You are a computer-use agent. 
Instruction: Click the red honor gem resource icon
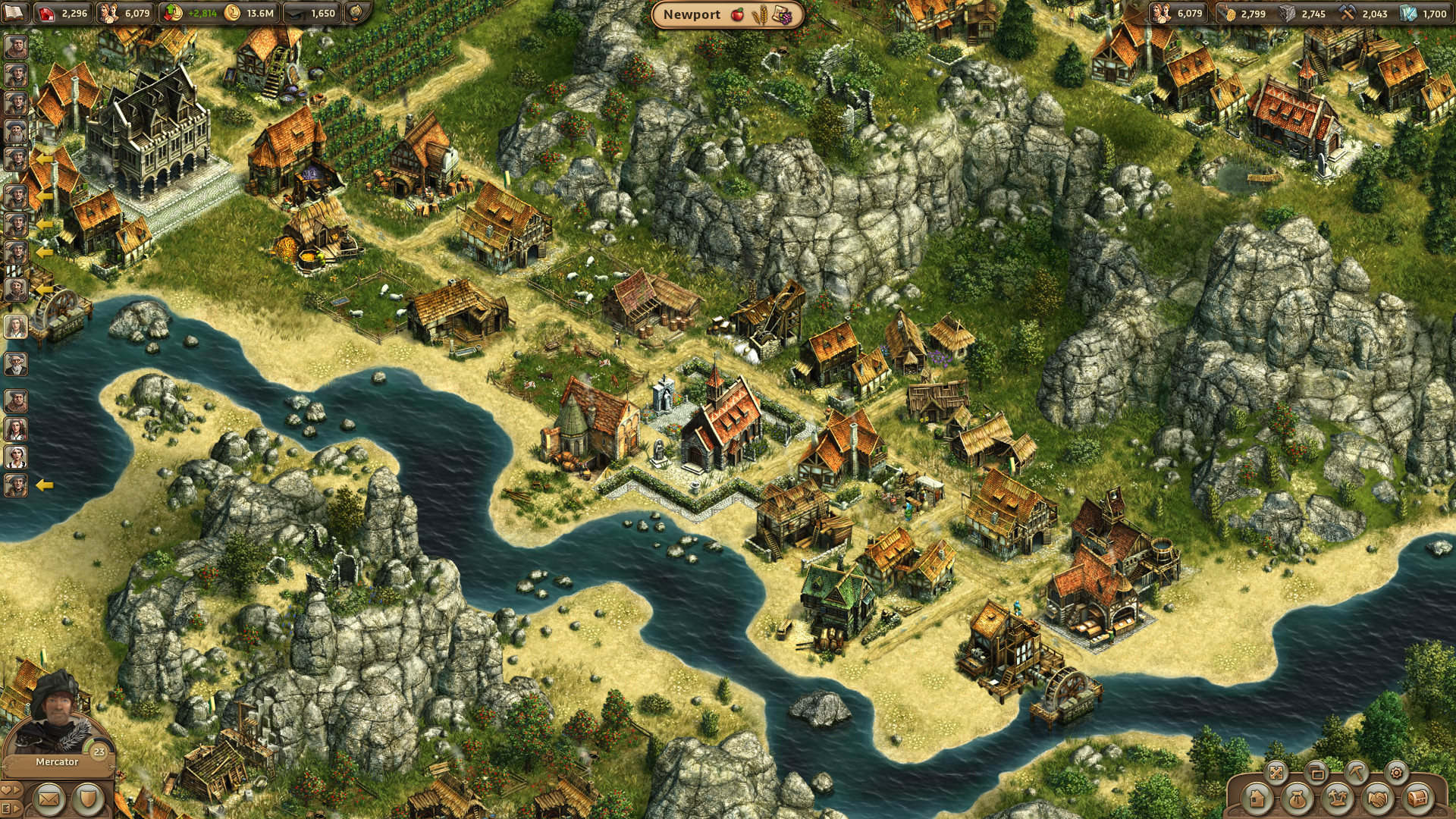pos(45,14)
